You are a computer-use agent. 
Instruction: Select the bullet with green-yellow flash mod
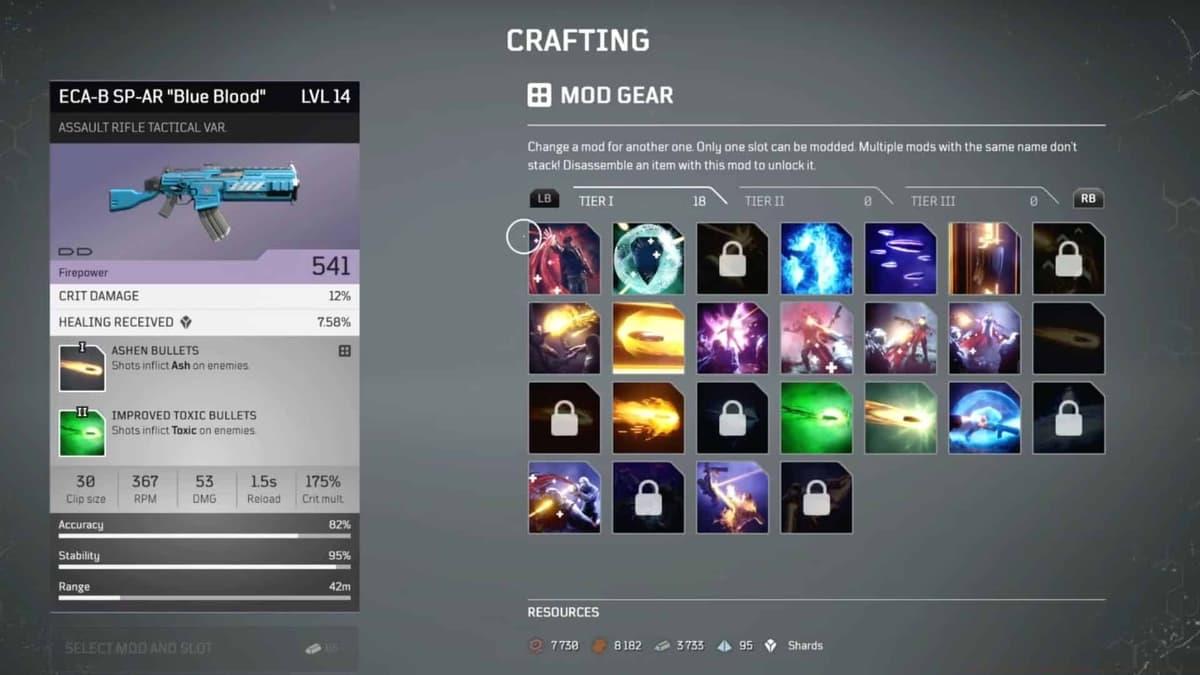900,418
